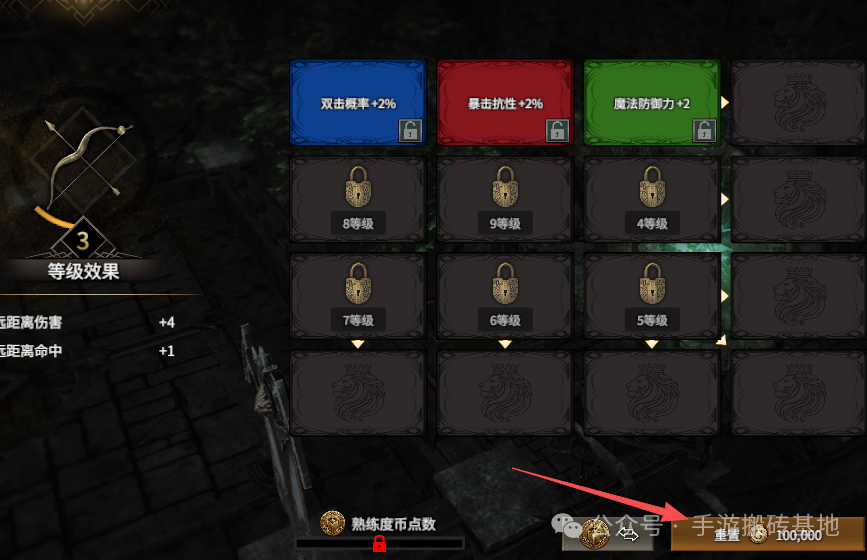The width and height of the screenshot is (867, 560).
Task: Click the locked 9等级 slot
Action: pos(504,198)
